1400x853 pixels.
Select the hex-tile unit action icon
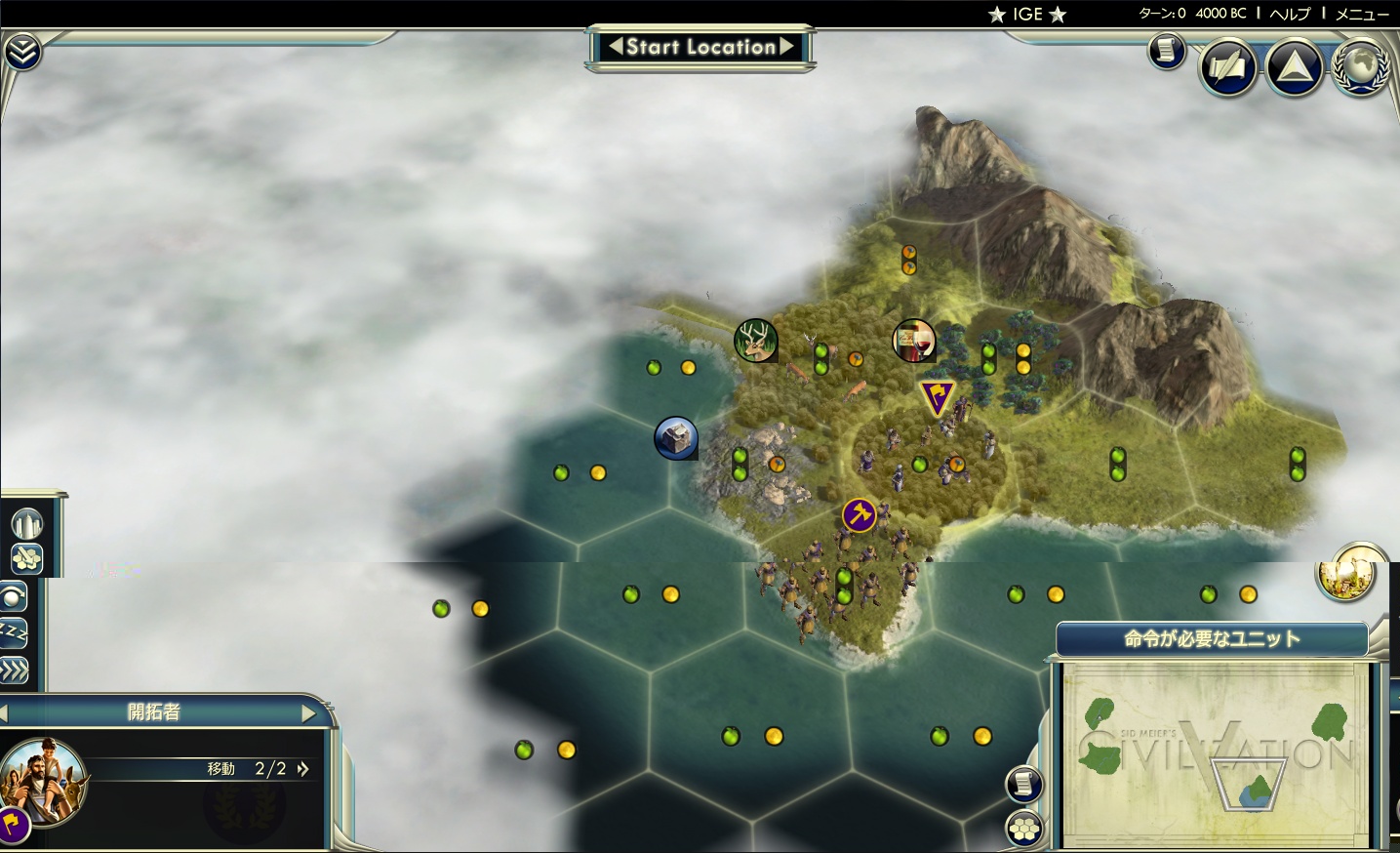[27, 558]
